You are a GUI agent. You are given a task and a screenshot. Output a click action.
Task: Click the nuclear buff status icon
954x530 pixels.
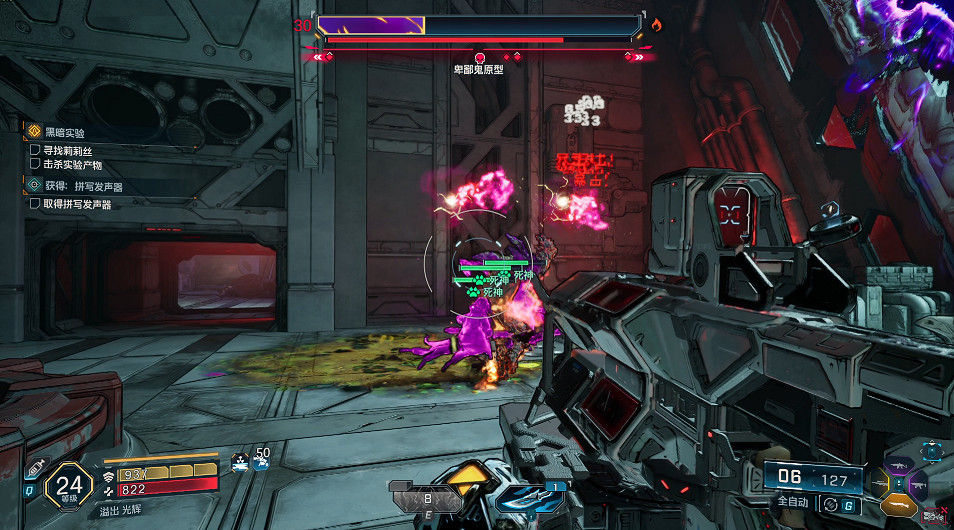[x=239, y=461]
